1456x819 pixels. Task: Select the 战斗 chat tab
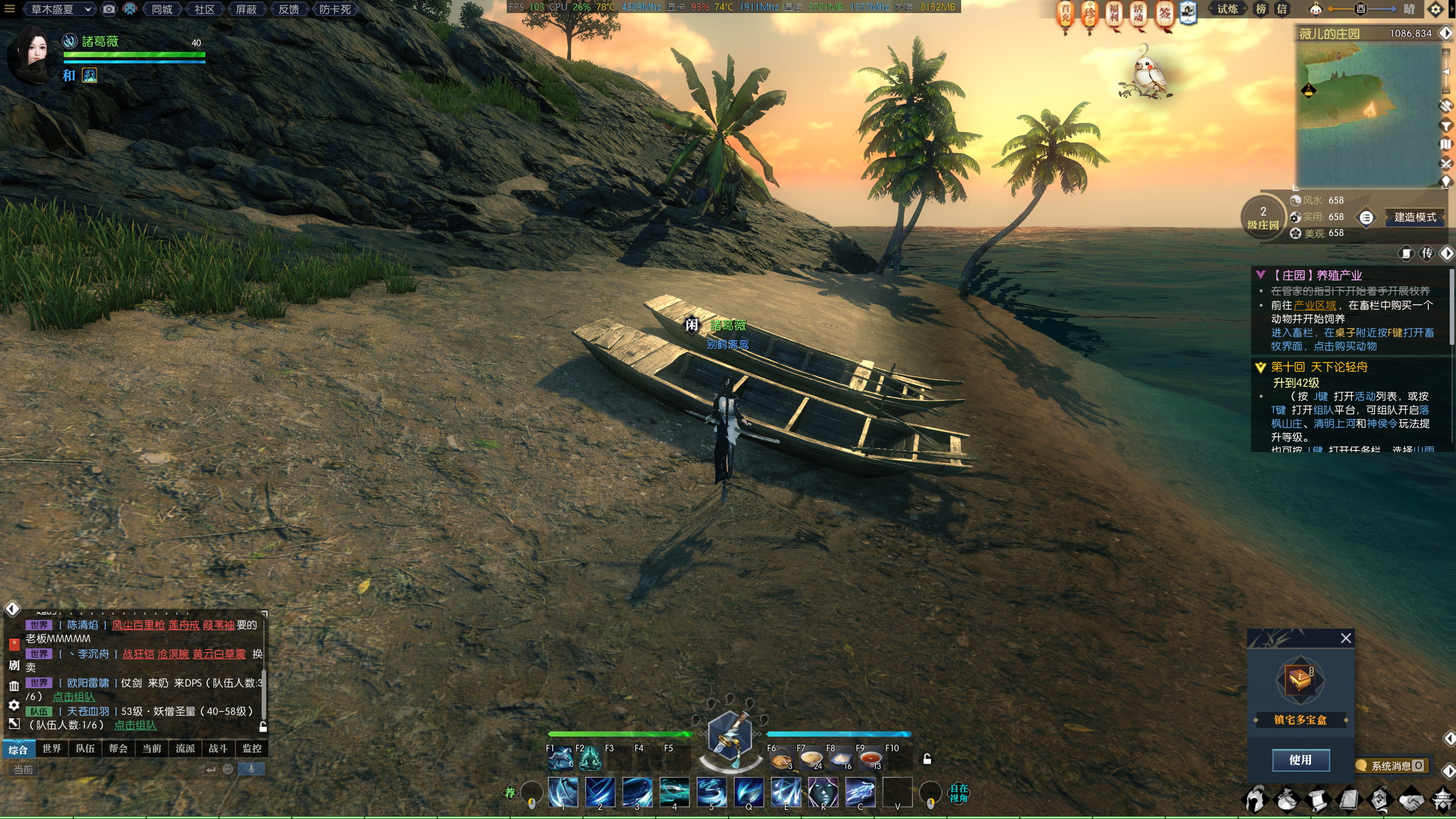218,748
